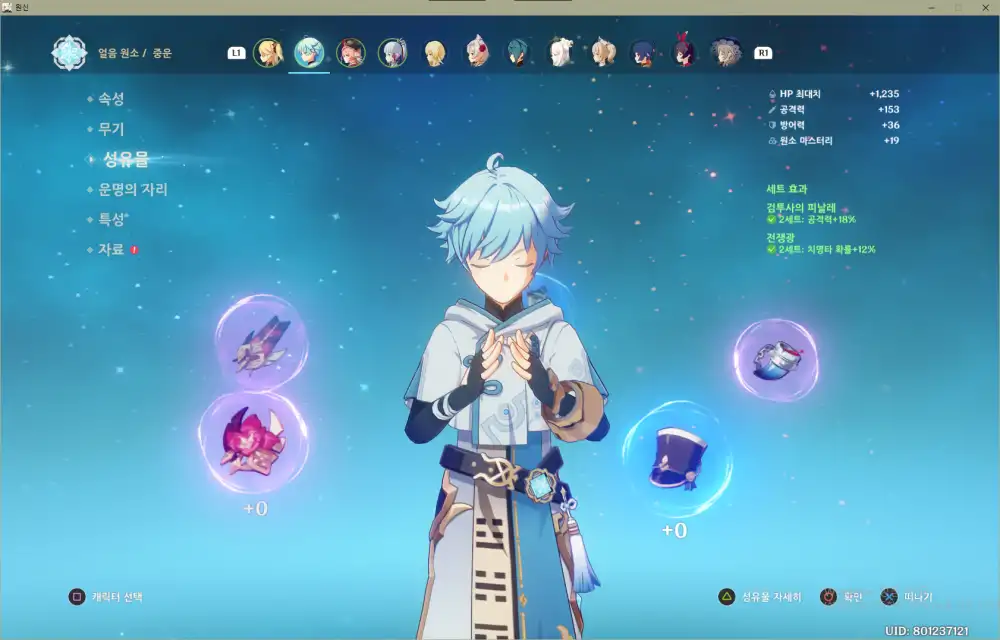Select the feather artifact bubble
Image resolution: width=1000 pixels, height=640 pixels.
261,343
